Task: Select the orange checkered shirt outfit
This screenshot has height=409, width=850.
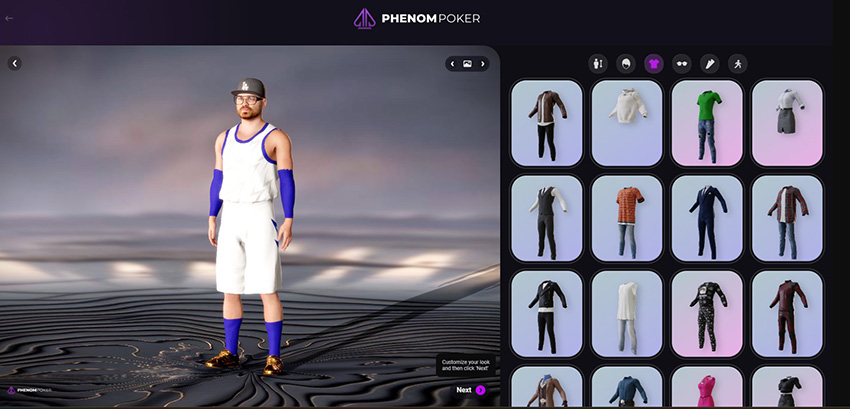Action: 627,218
